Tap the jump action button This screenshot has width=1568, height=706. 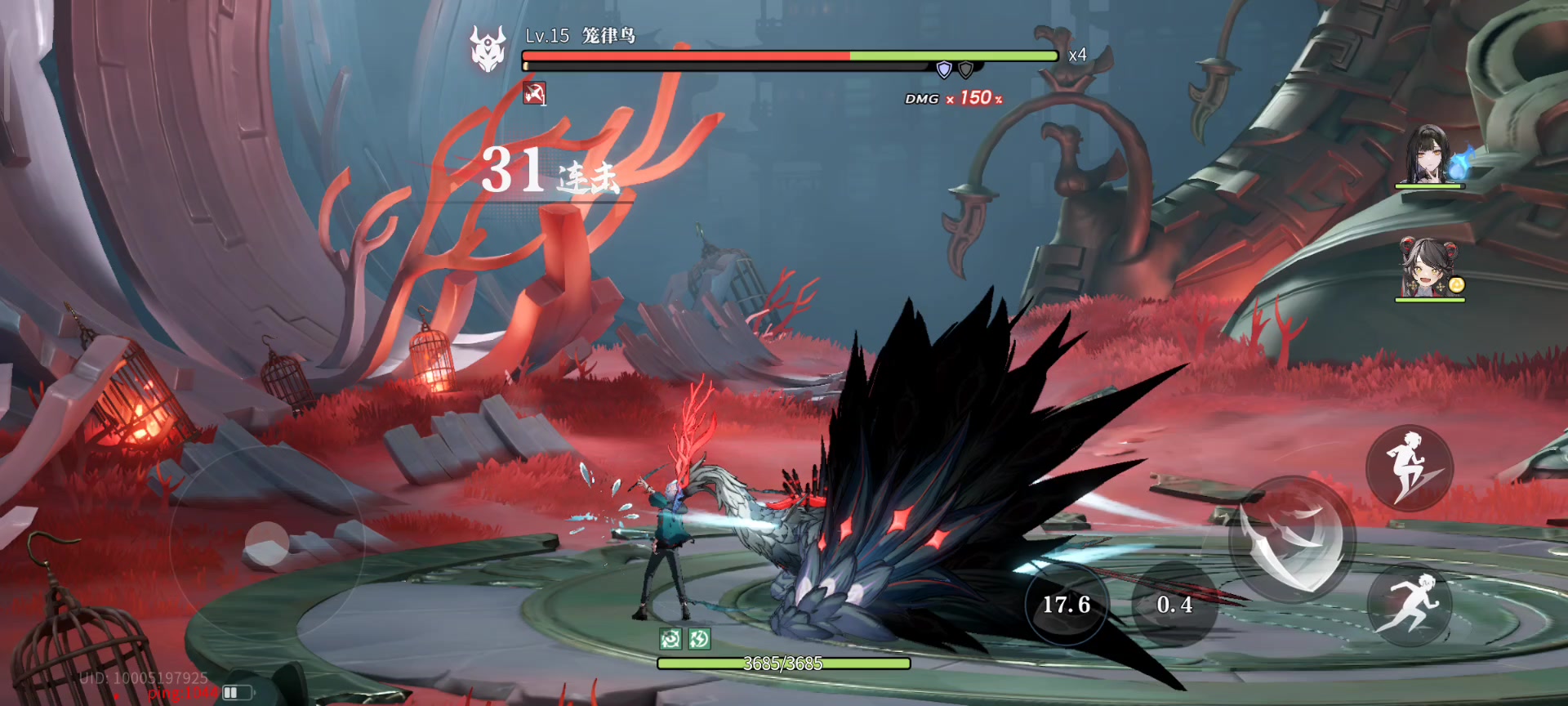(1409, 468)
